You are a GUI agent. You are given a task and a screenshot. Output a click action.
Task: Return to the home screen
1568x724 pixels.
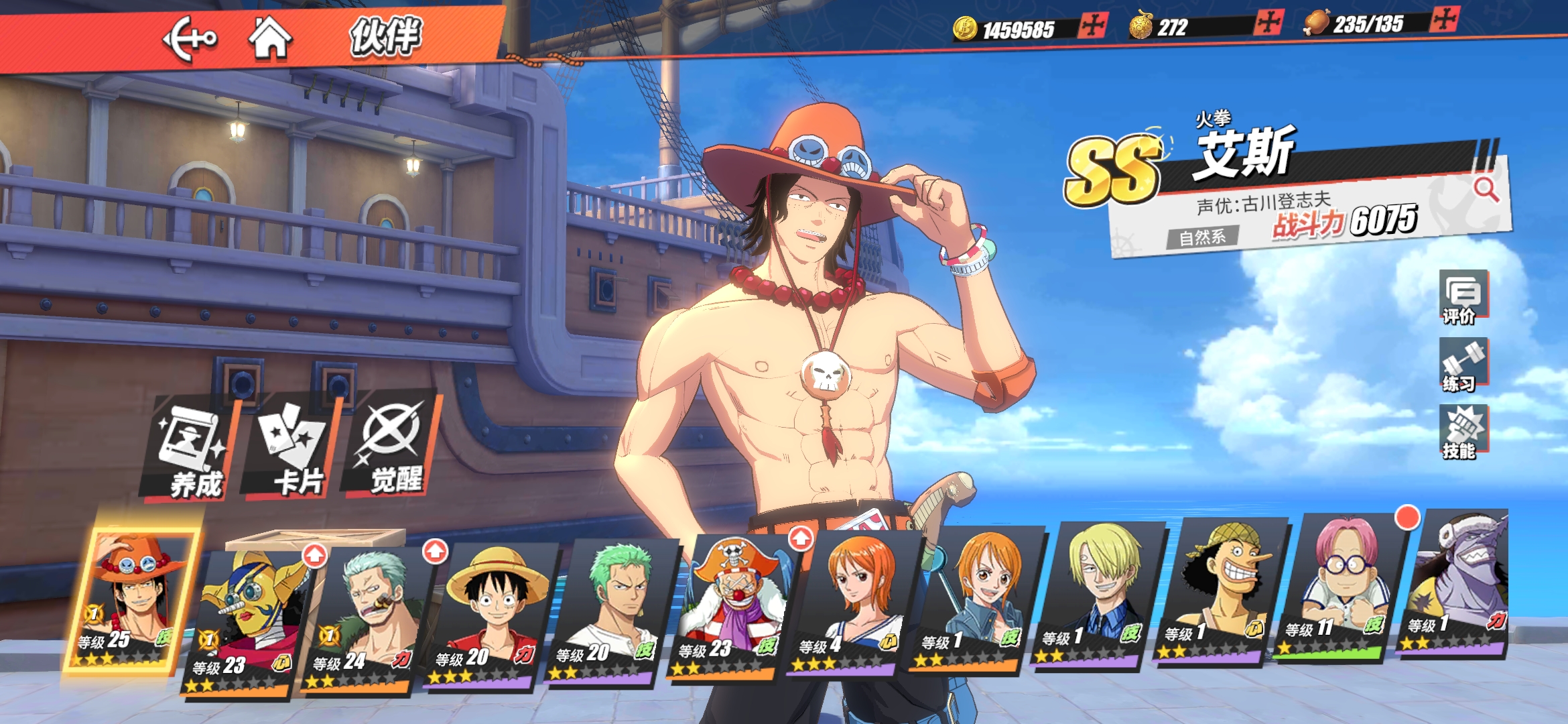click(270, 38)
